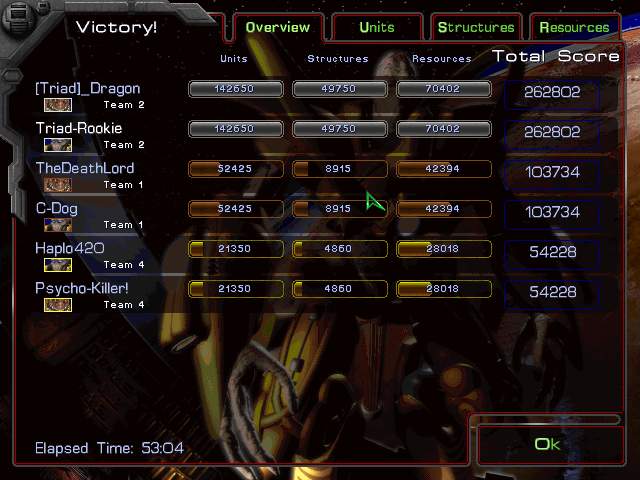
Task: Choose the Triad-Rookie player row
Action: (79, 129)
